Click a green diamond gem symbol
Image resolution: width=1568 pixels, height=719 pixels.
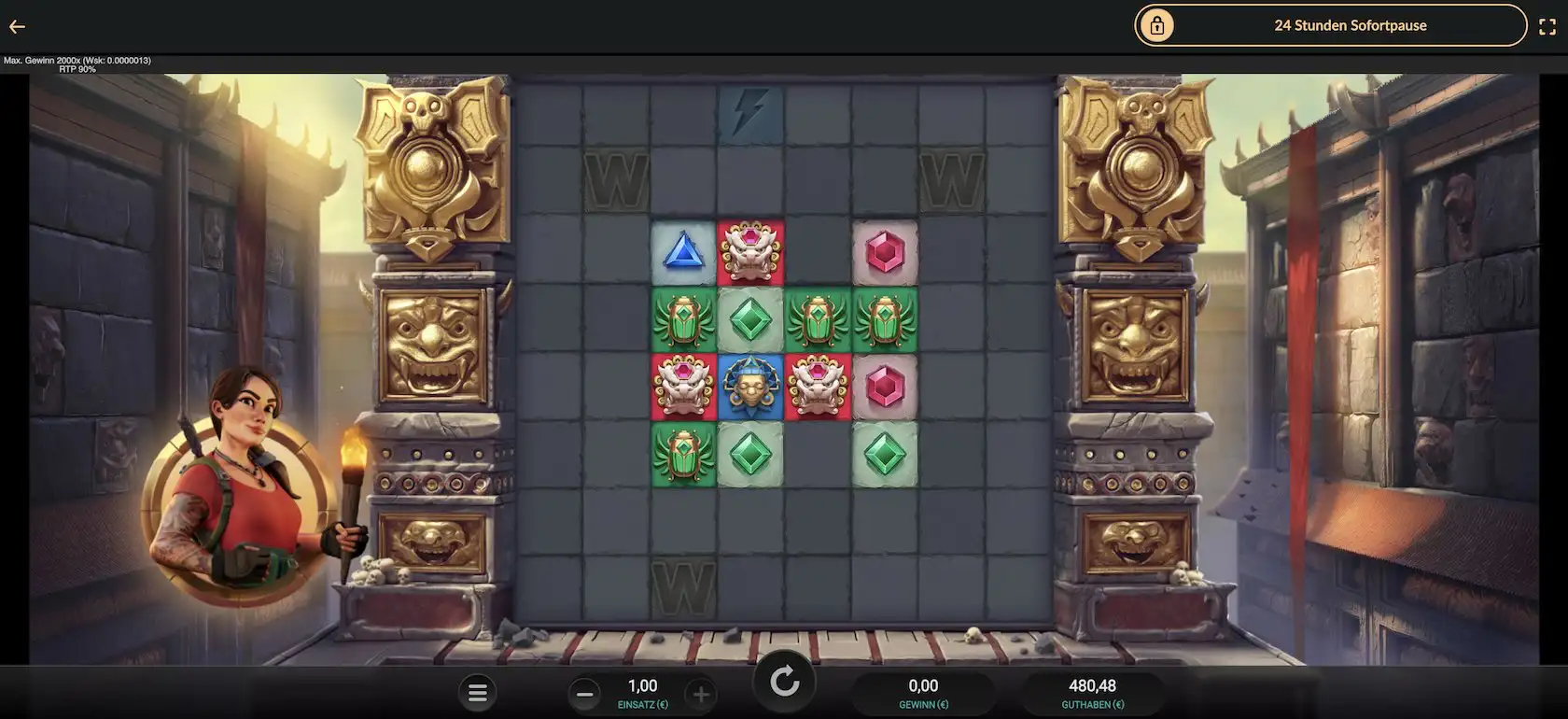(x=751, y=320)
